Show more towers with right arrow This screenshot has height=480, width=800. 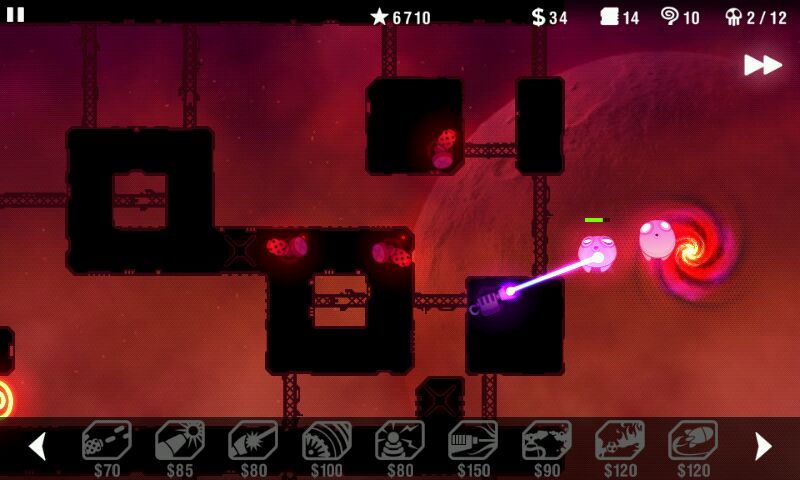pos(763,446)
